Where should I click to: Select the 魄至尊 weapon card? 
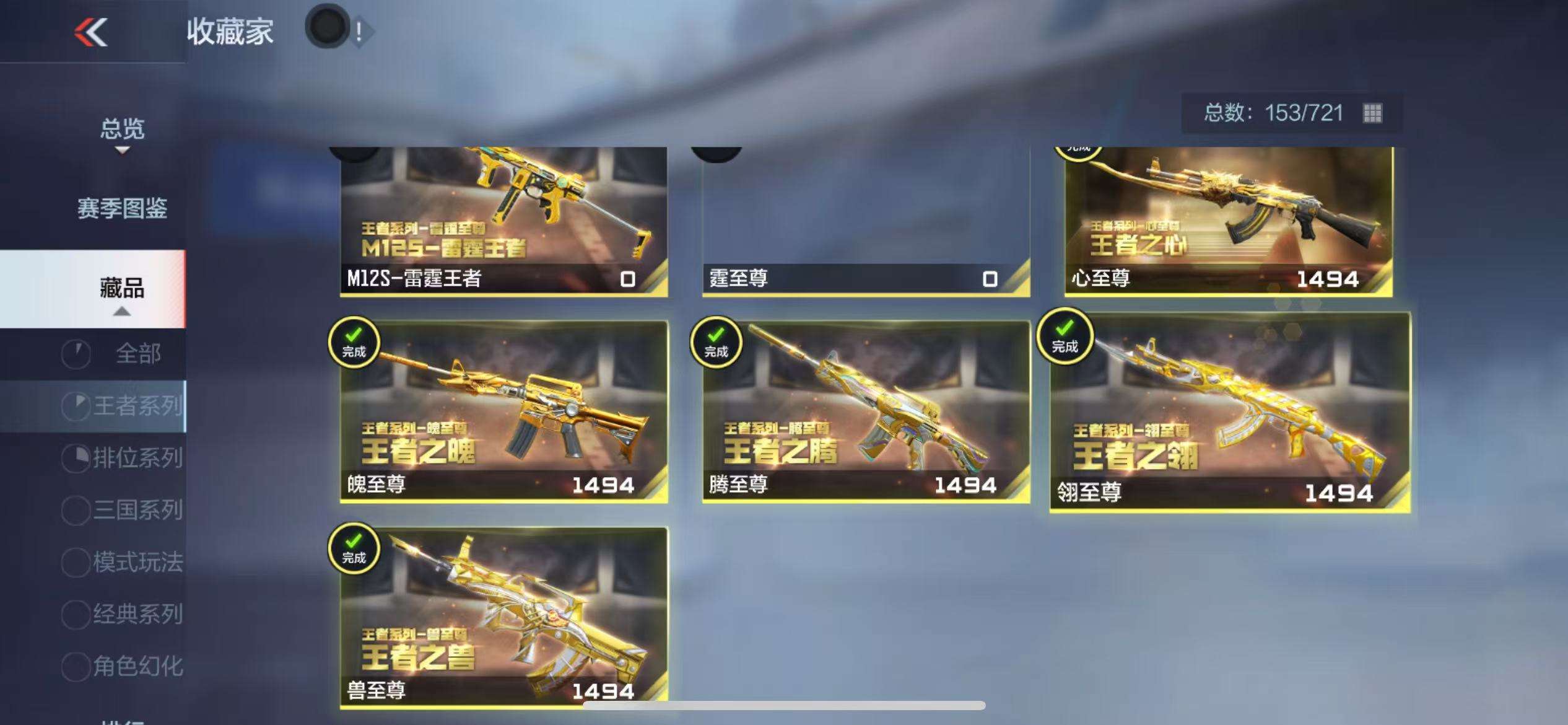click(503, 411)
